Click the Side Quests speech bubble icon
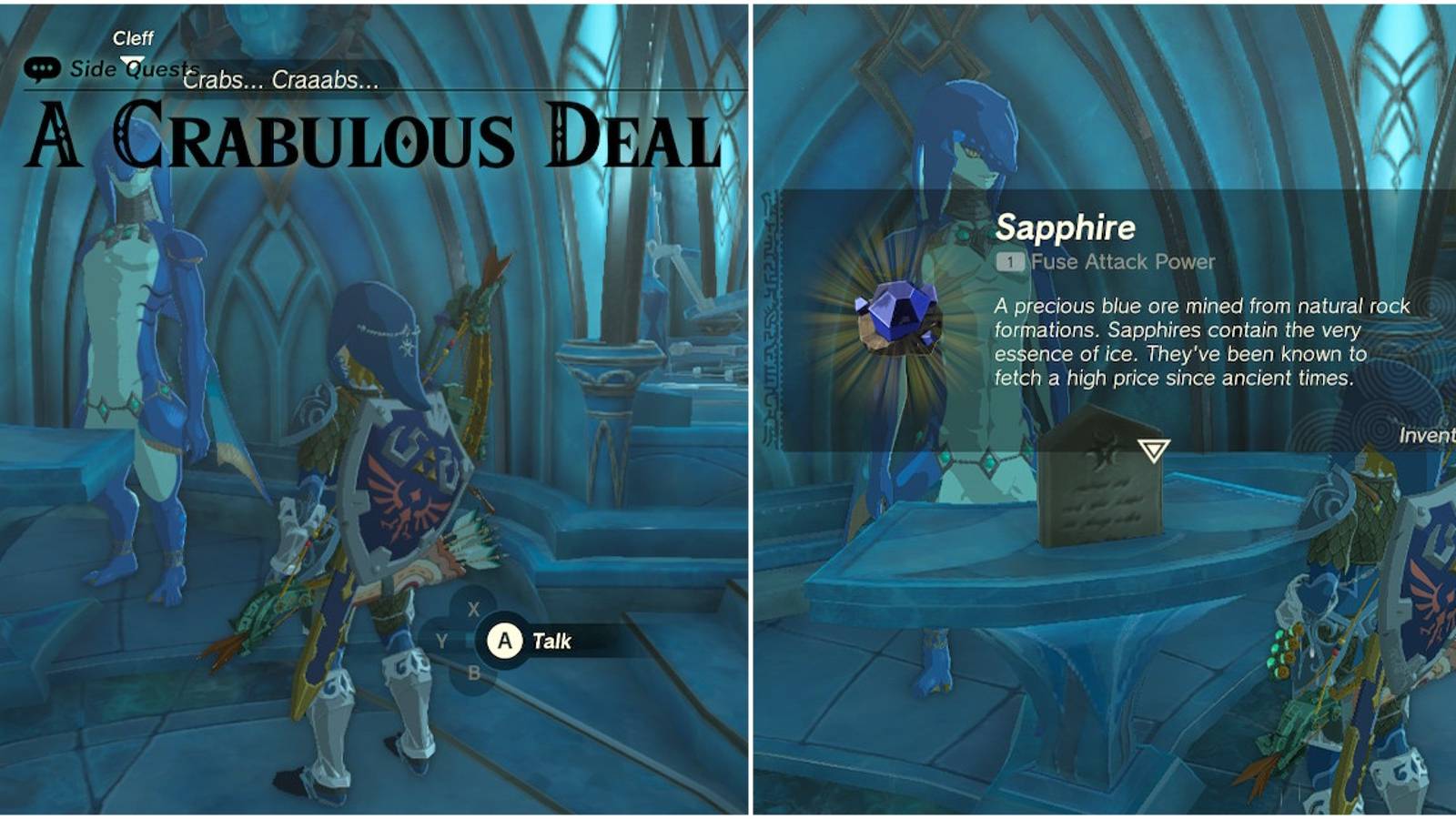 click(40, 66)
